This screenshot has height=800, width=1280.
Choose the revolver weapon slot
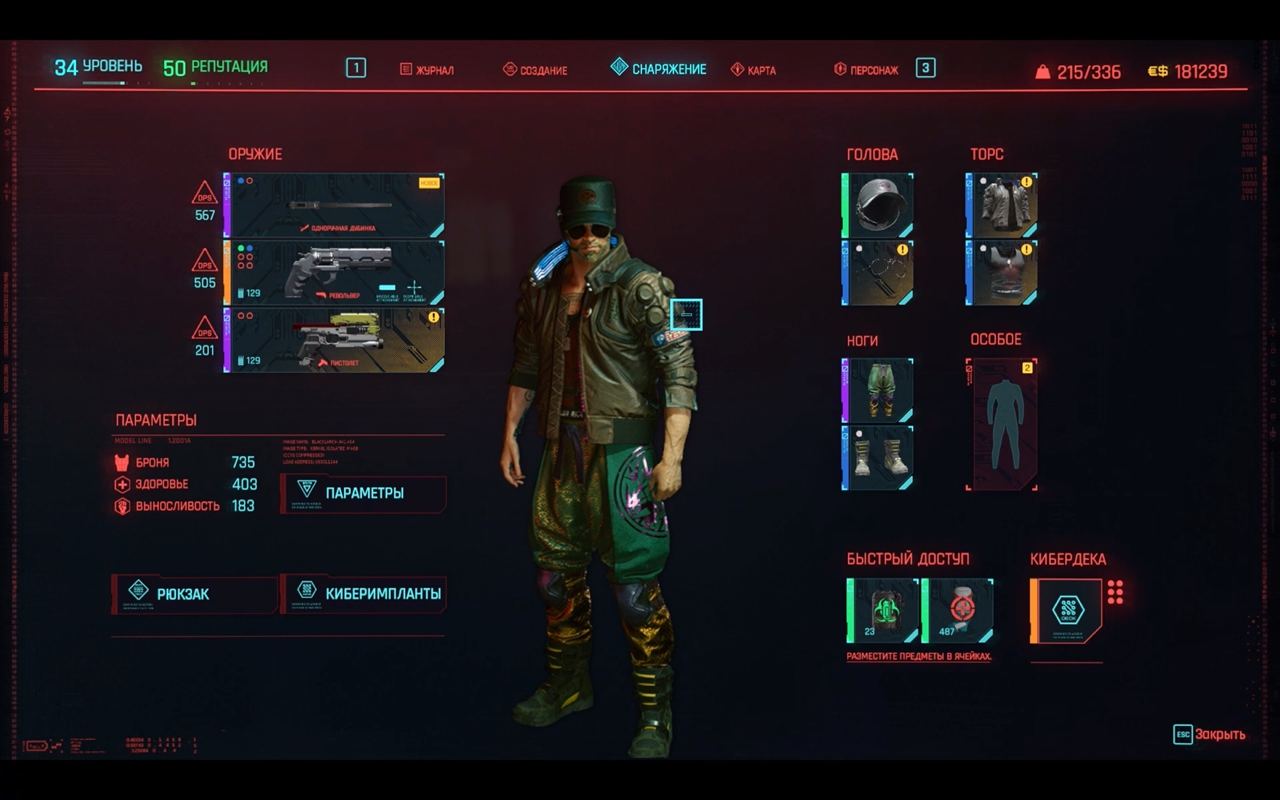(x=335, y=272)
